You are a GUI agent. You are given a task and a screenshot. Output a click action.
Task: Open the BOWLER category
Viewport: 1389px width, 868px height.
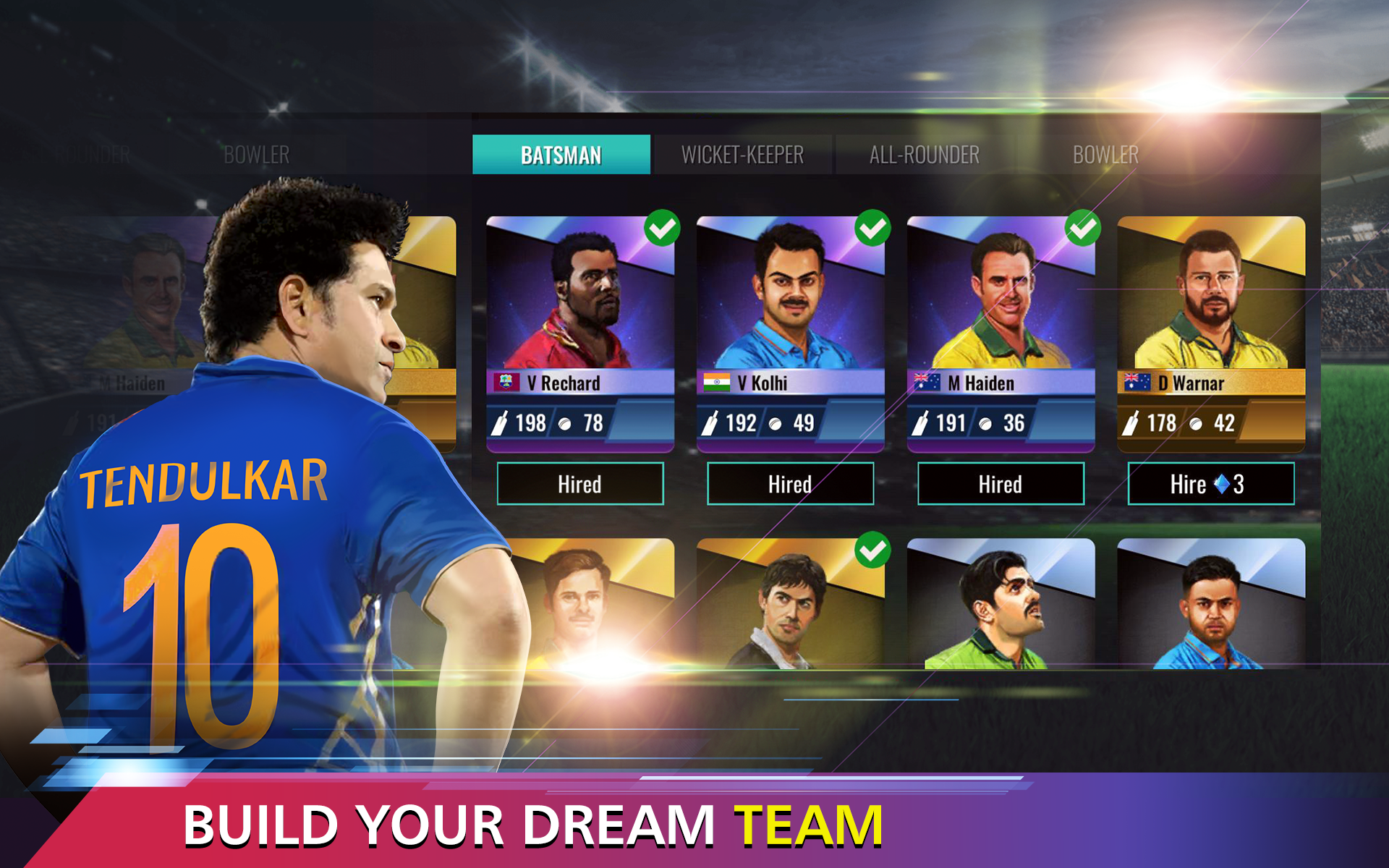point(1105,154)
